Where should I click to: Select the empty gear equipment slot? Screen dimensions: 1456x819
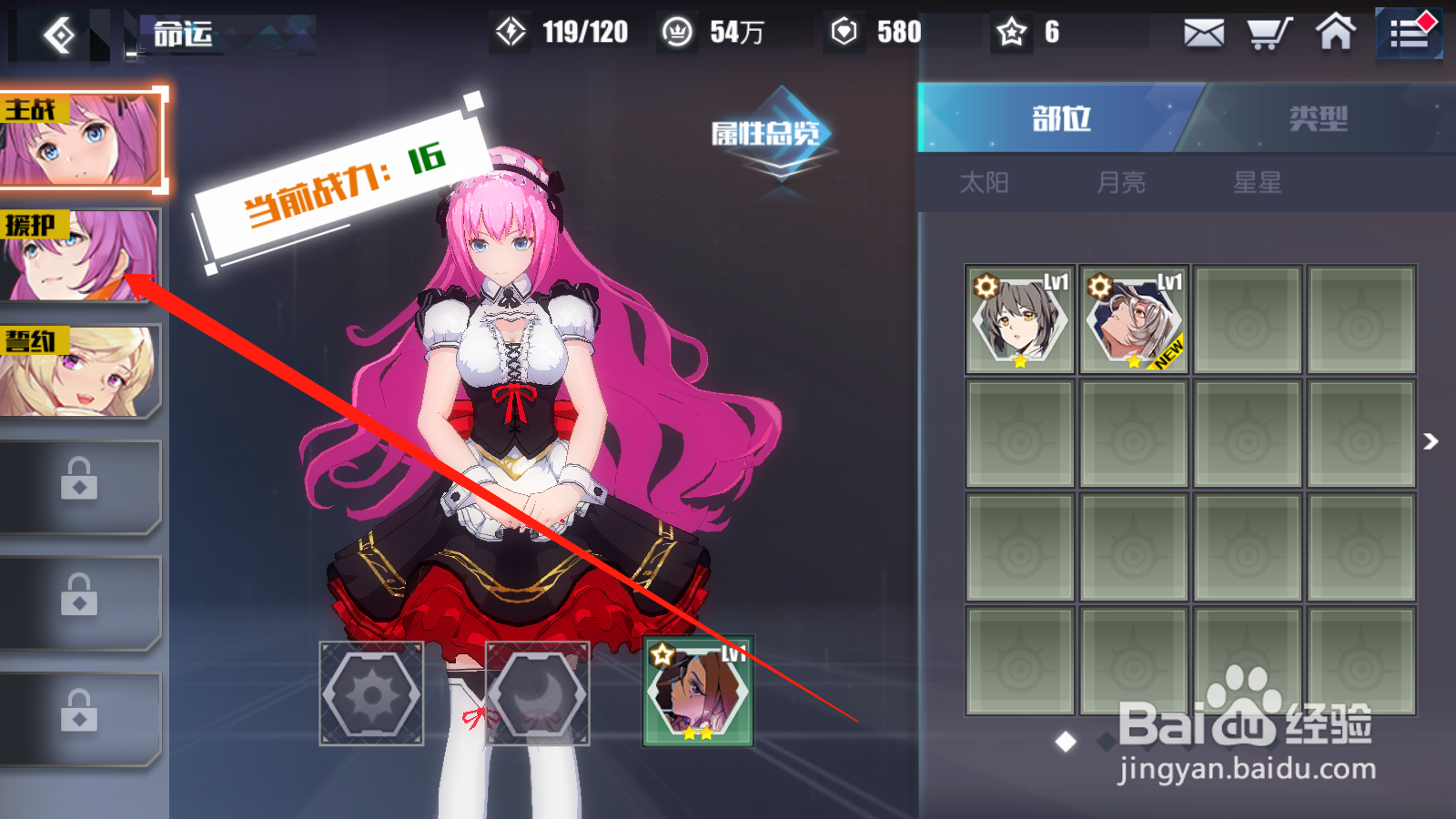(371, 693)
